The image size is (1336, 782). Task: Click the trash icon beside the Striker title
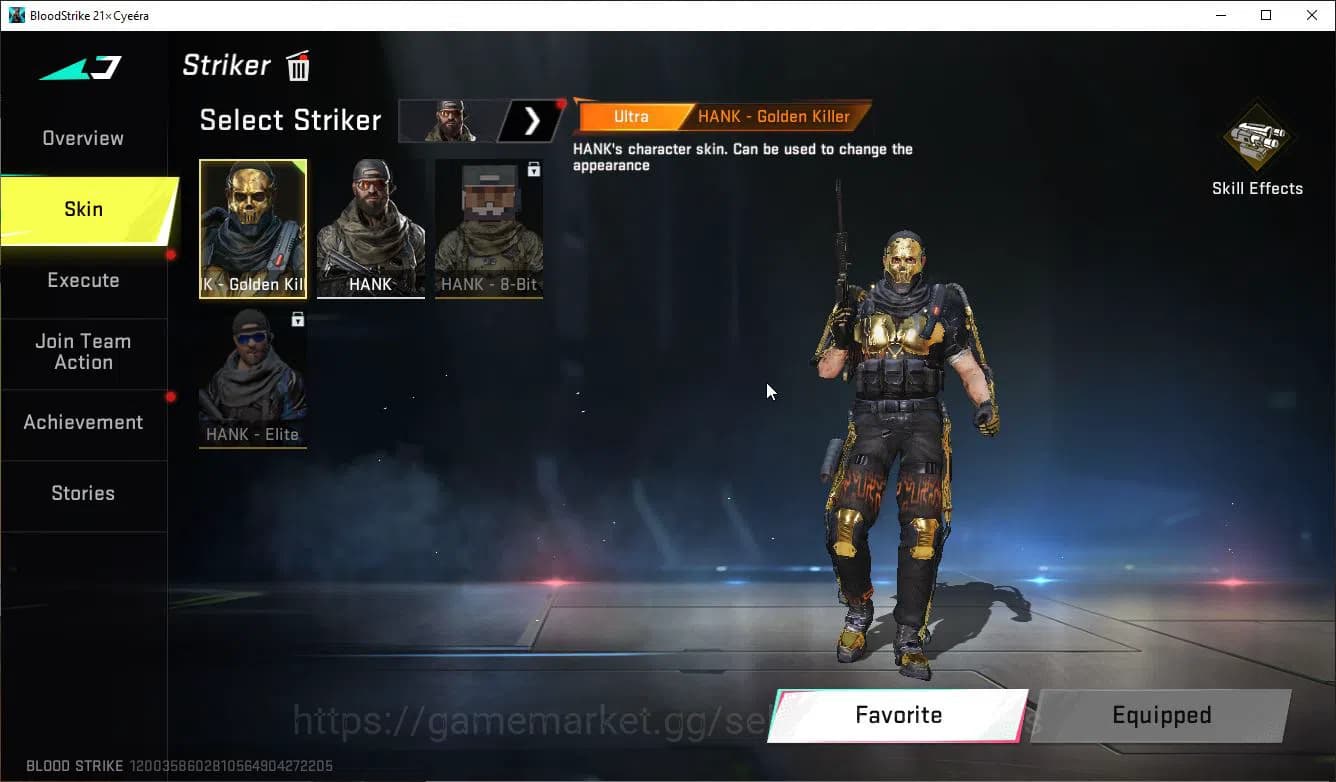[x=297, y=65]
